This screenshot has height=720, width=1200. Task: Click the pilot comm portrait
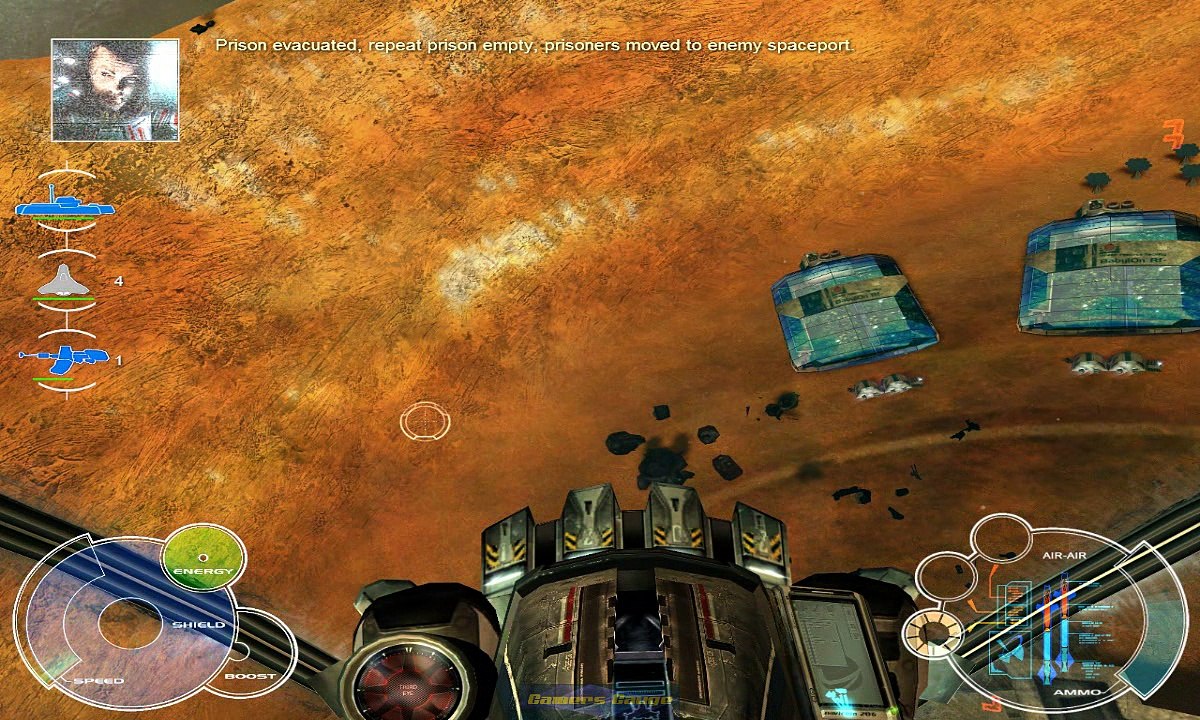click(115, 90)
